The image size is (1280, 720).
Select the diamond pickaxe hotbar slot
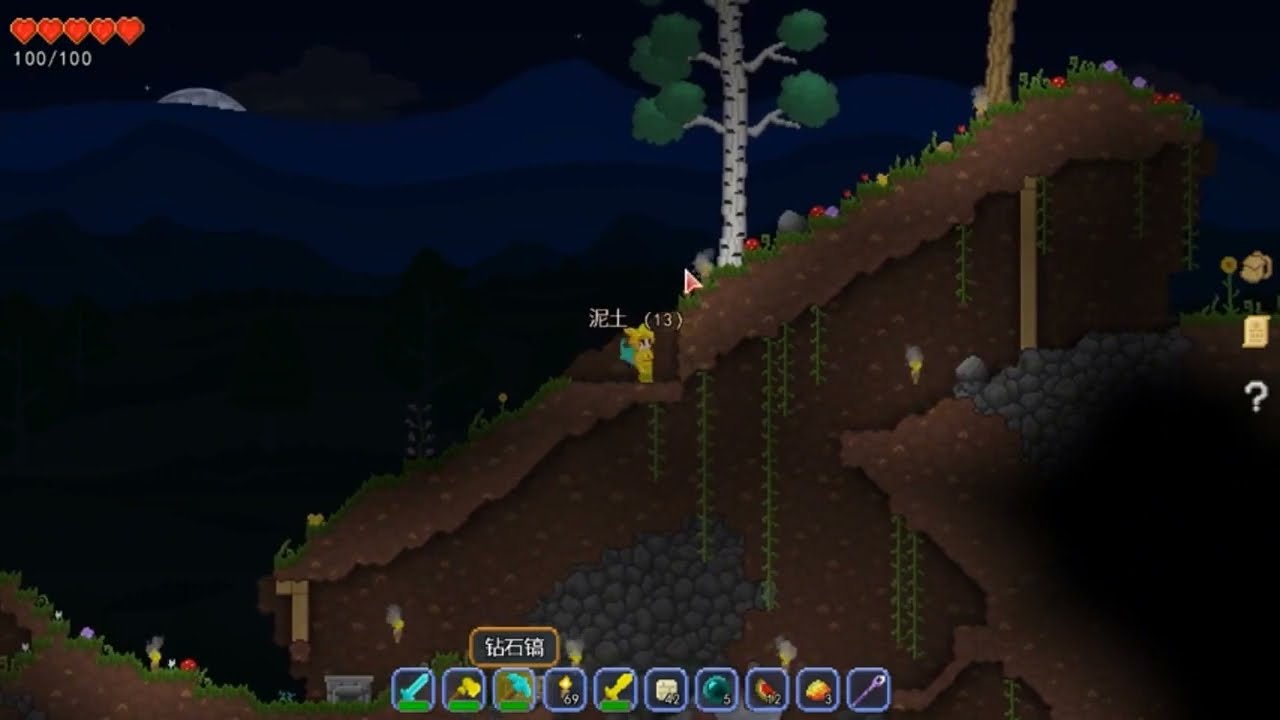514,689
